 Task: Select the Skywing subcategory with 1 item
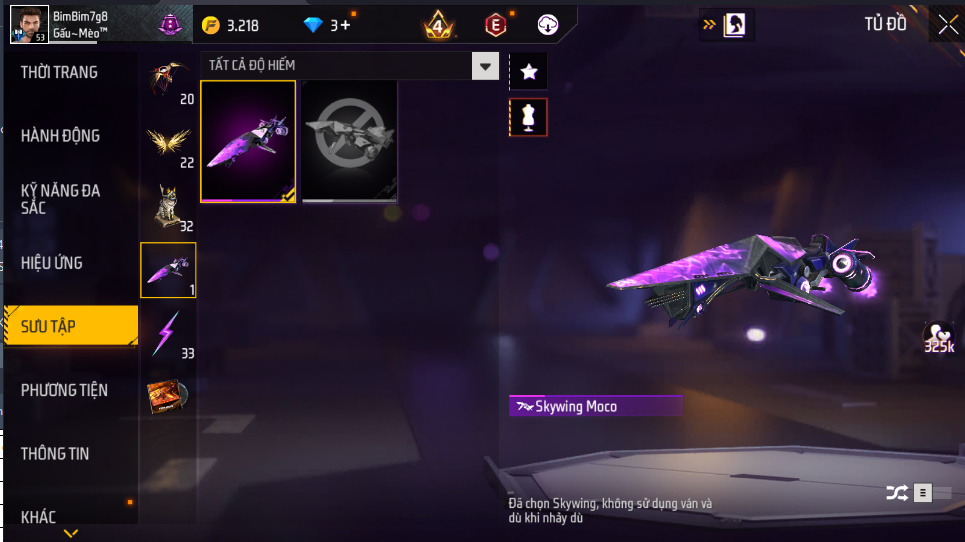point(168,270)
